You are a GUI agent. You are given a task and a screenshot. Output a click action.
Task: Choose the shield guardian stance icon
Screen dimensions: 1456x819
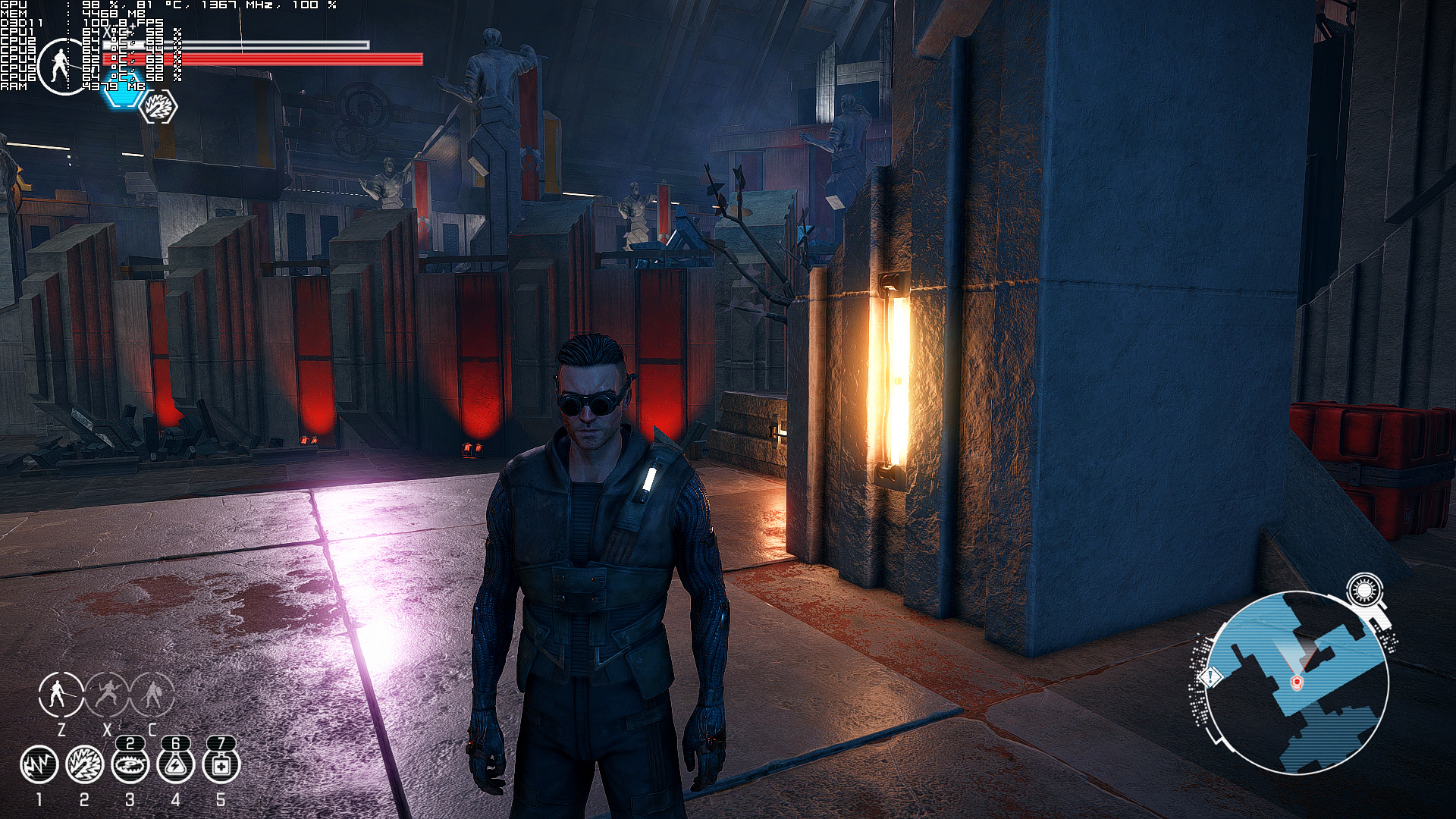(152, 694)
